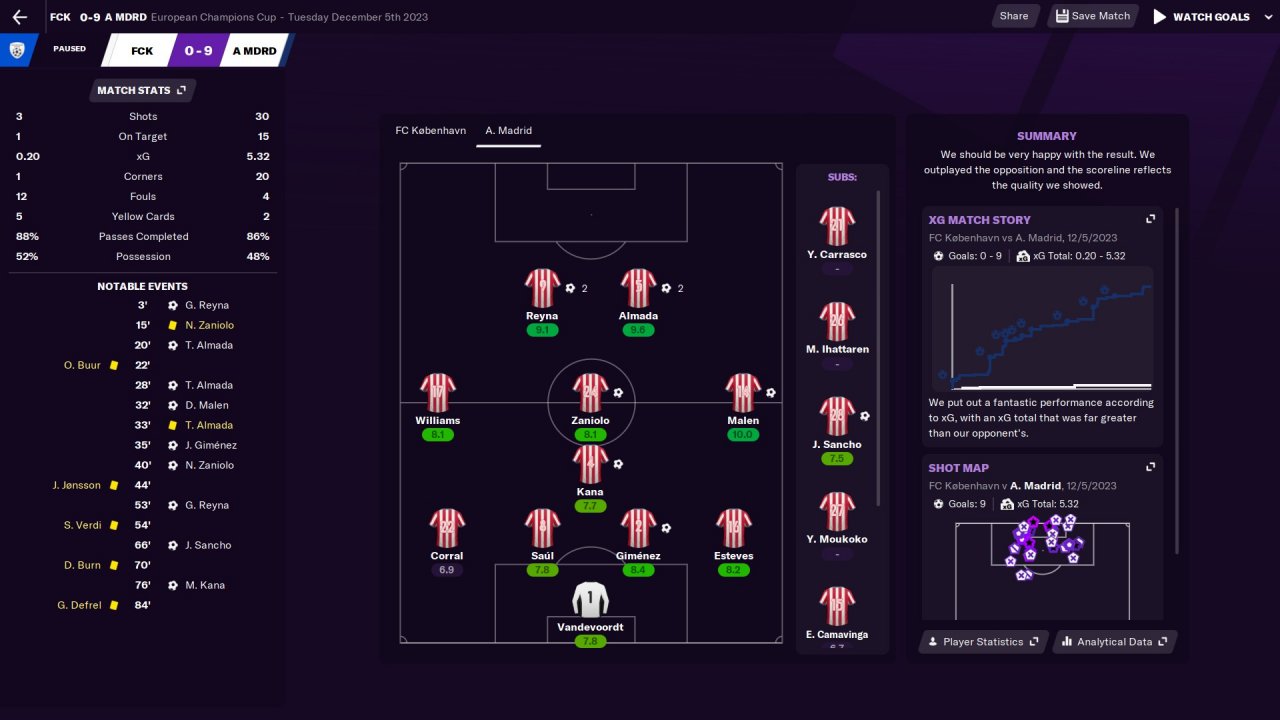Image resolution: width=1280 pixels, height=720 pixels.
Task: Select substitute J. Sancho
Action: (x=836, y=416)
